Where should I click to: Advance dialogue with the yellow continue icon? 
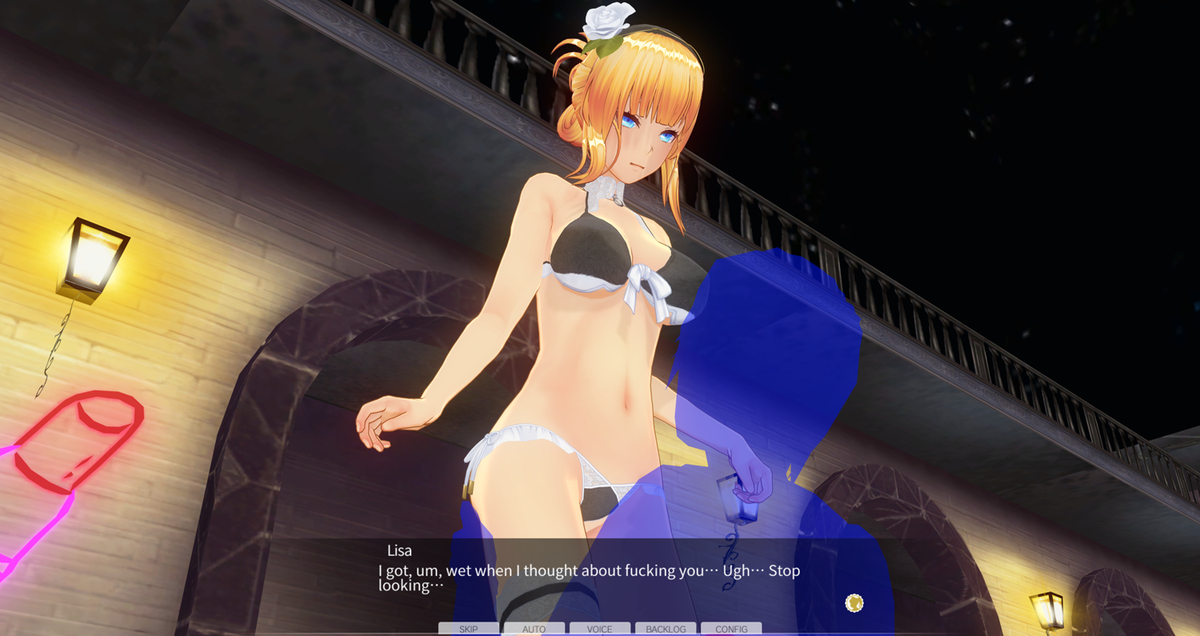tap(854, 602)
